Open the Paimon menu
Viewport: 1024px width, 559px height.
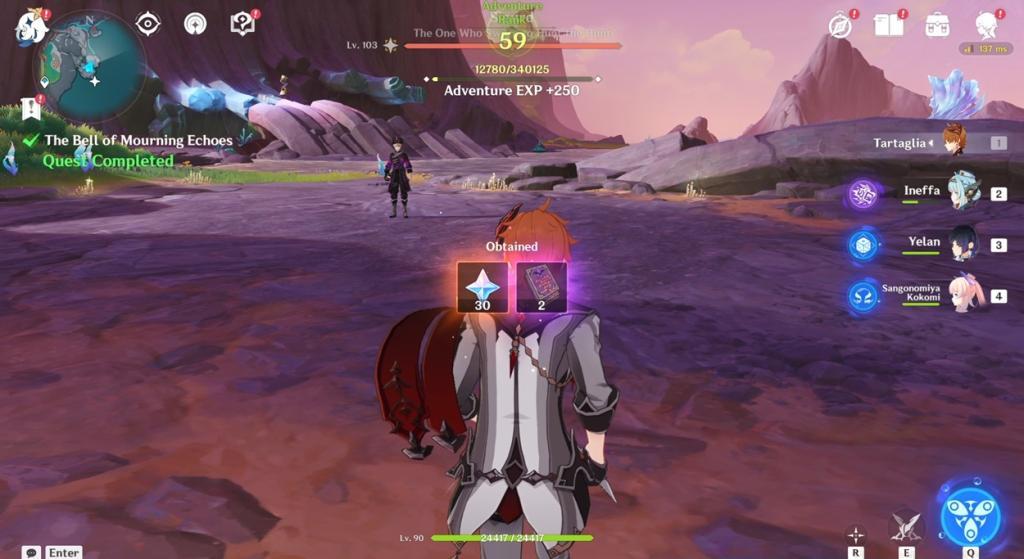[31, 27]
